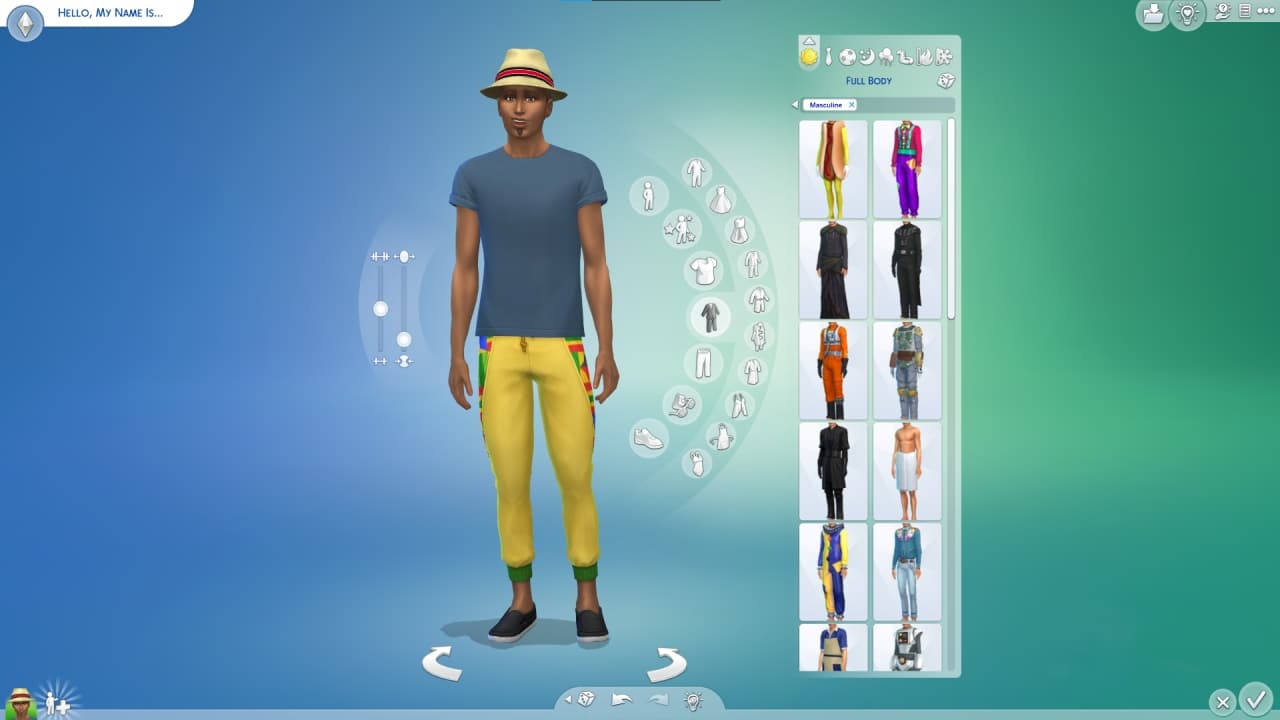The width and height of the screenshot is (1280, 720).
Task: Open the Swimwear tab with the floatie icon
Action: click(x=903, y=57)
